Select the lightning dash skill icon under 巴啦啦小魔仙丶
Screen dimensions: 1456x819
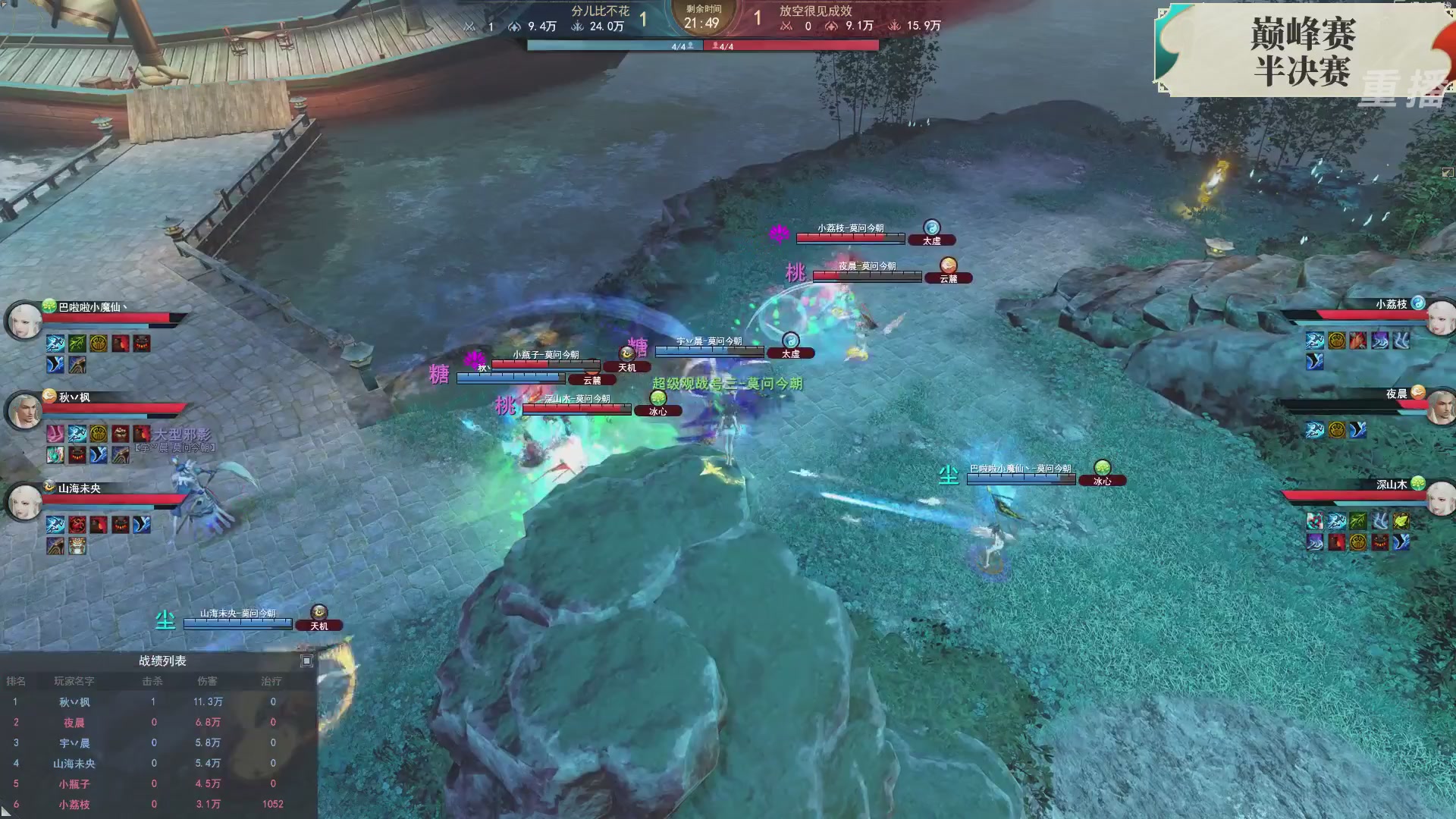[x=55, y=344]
